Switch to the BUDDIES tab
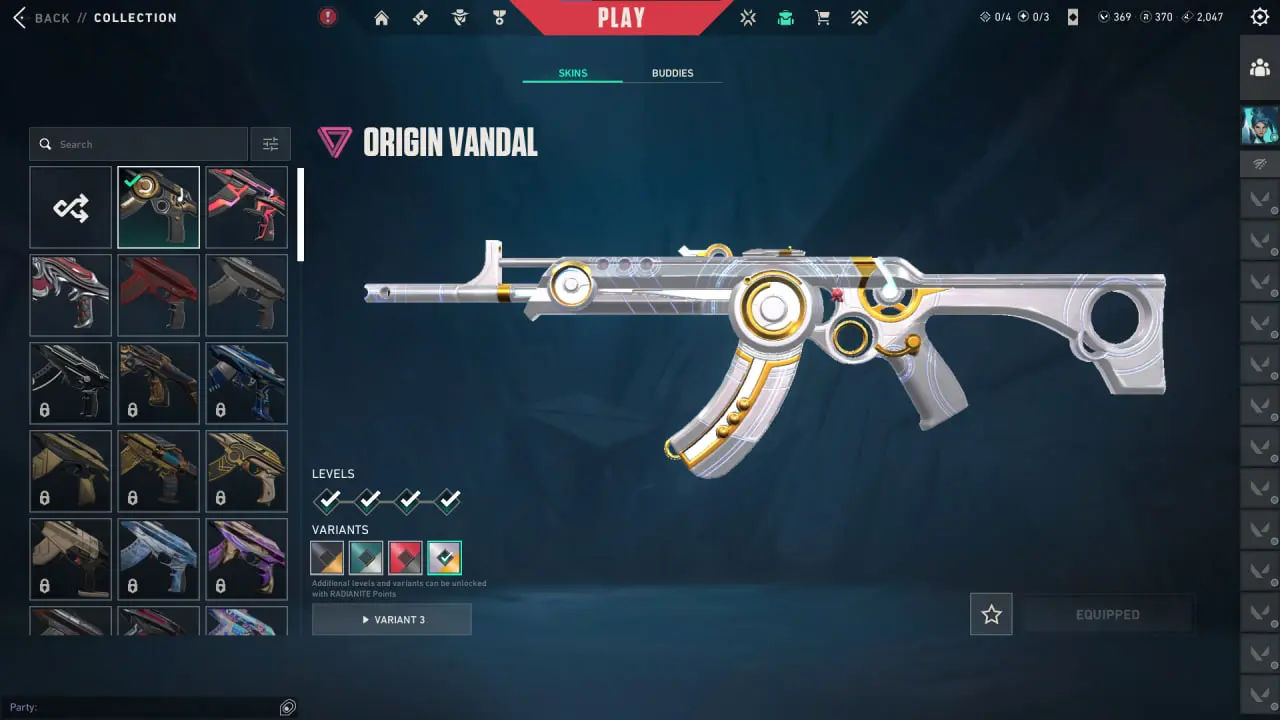Screen dimensions: 1280x720 pyautogui.click(x=673, y=72)
